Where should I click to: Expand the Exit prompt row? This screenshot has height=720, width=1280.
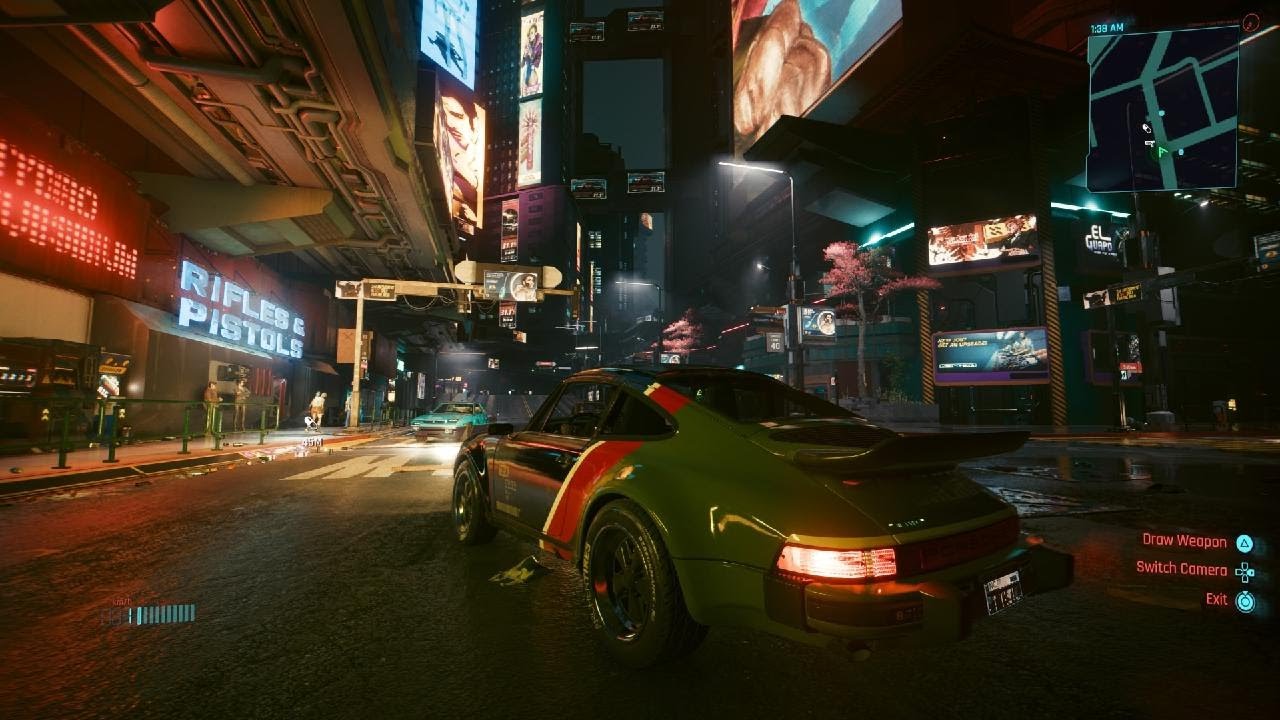click(x=1230, y=600)
